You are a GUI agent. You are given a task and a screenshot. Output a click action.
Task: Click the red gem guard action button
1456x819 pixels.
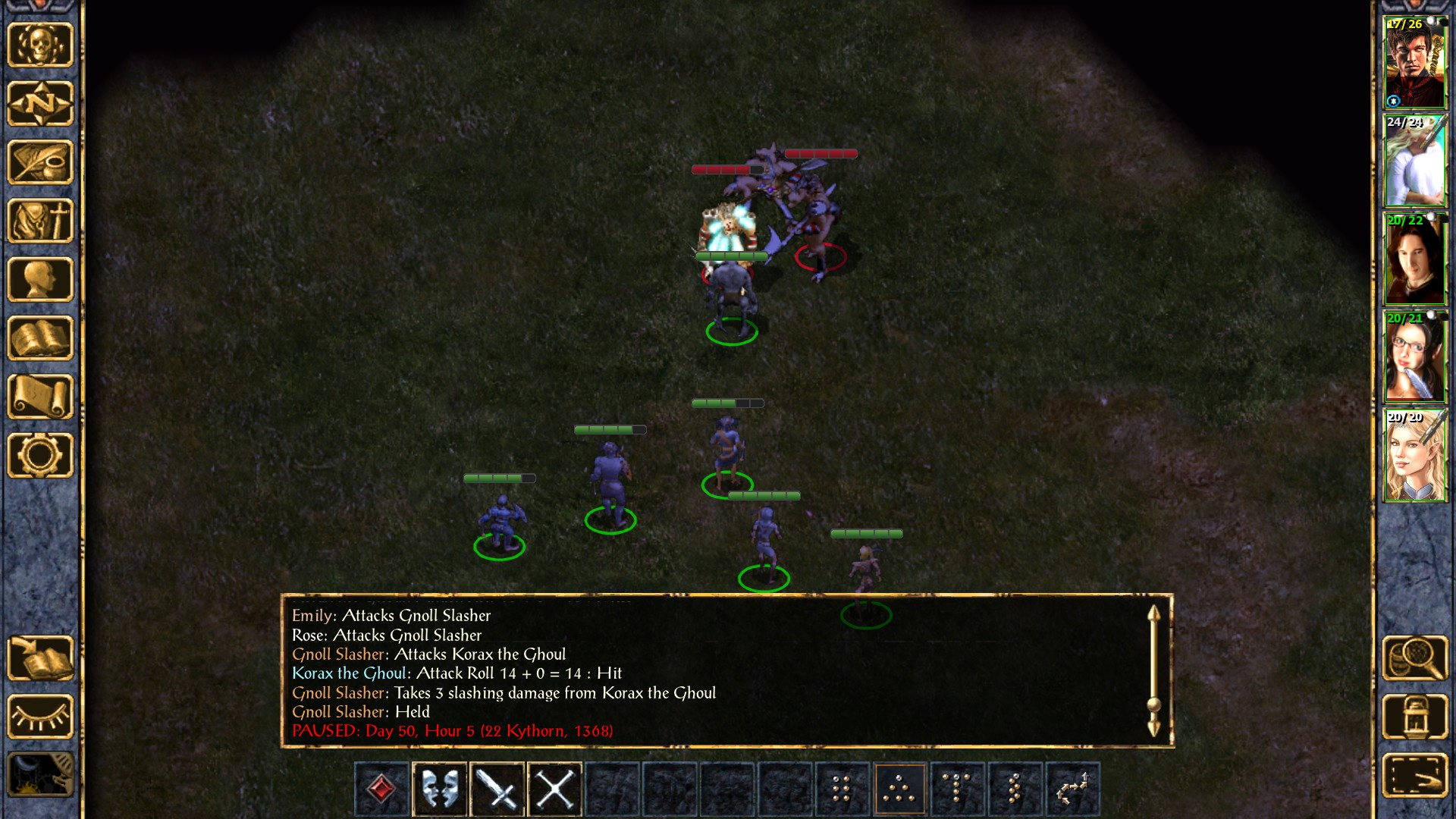(x=381, y=789)
